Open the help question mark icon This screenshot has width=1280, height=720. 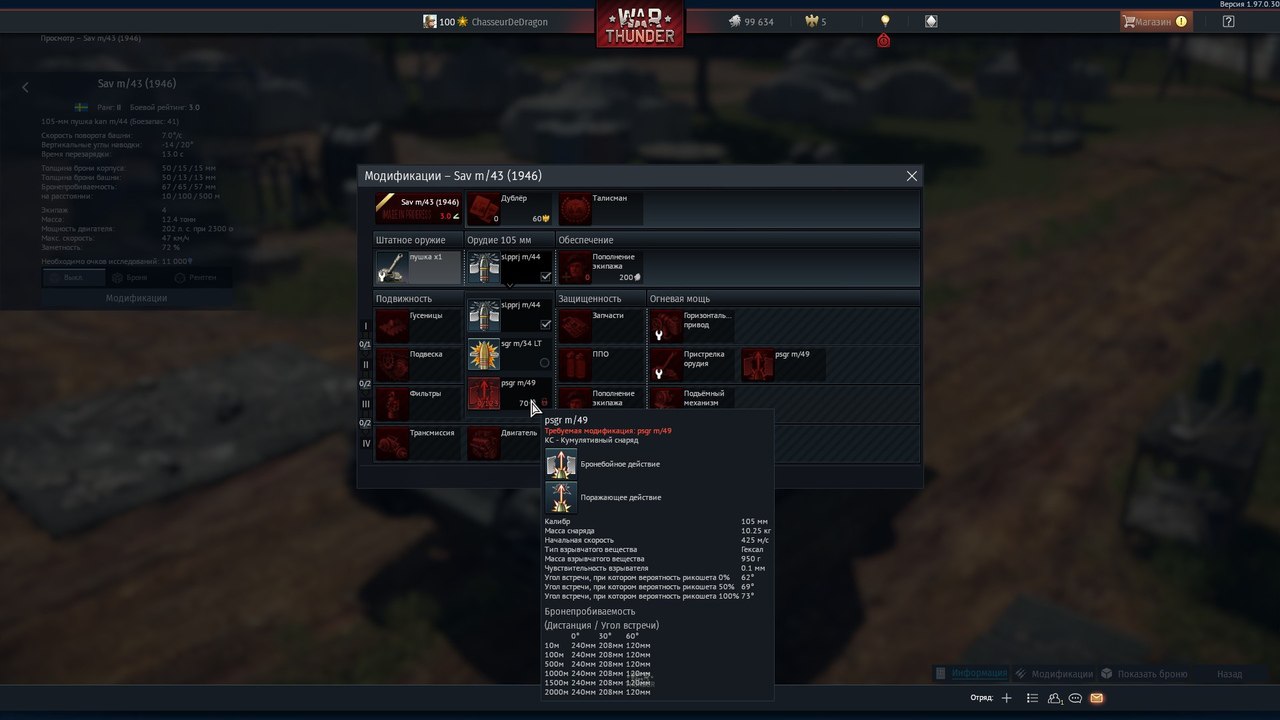[1229, 21]
